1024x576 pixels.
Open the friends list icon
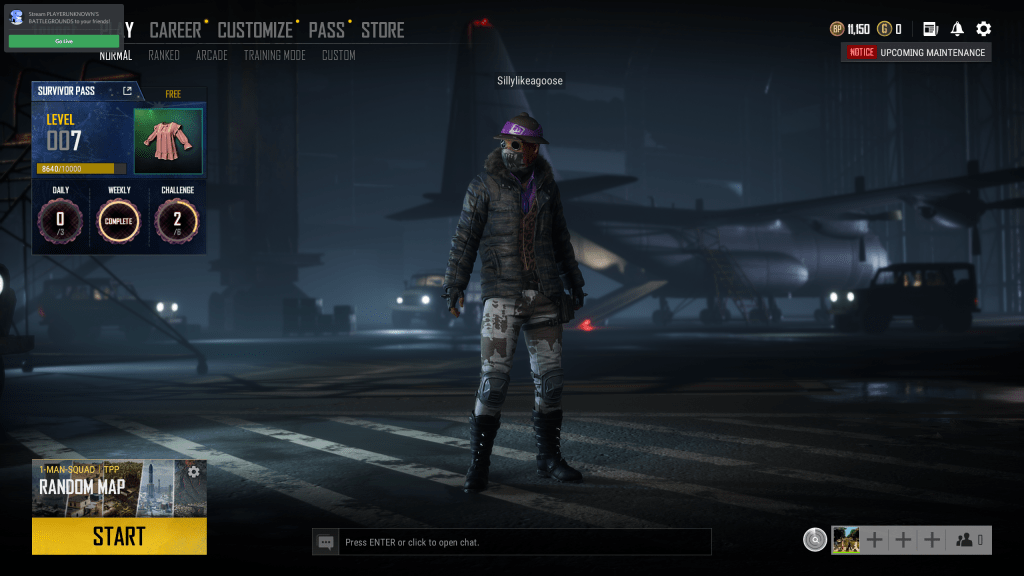pos(969,540)
